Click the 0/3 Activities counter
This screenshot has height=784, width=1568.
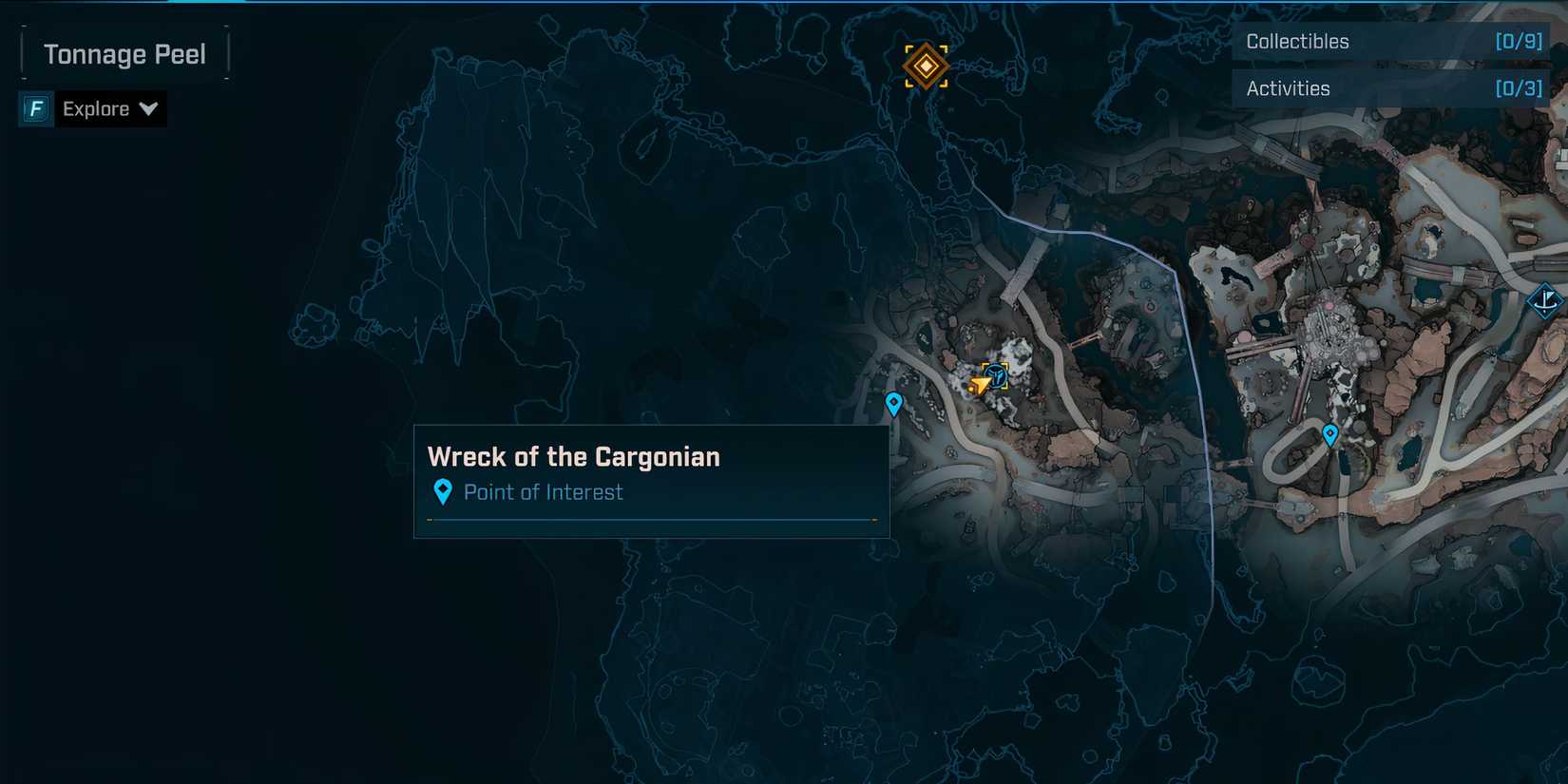pos(1517,87)
